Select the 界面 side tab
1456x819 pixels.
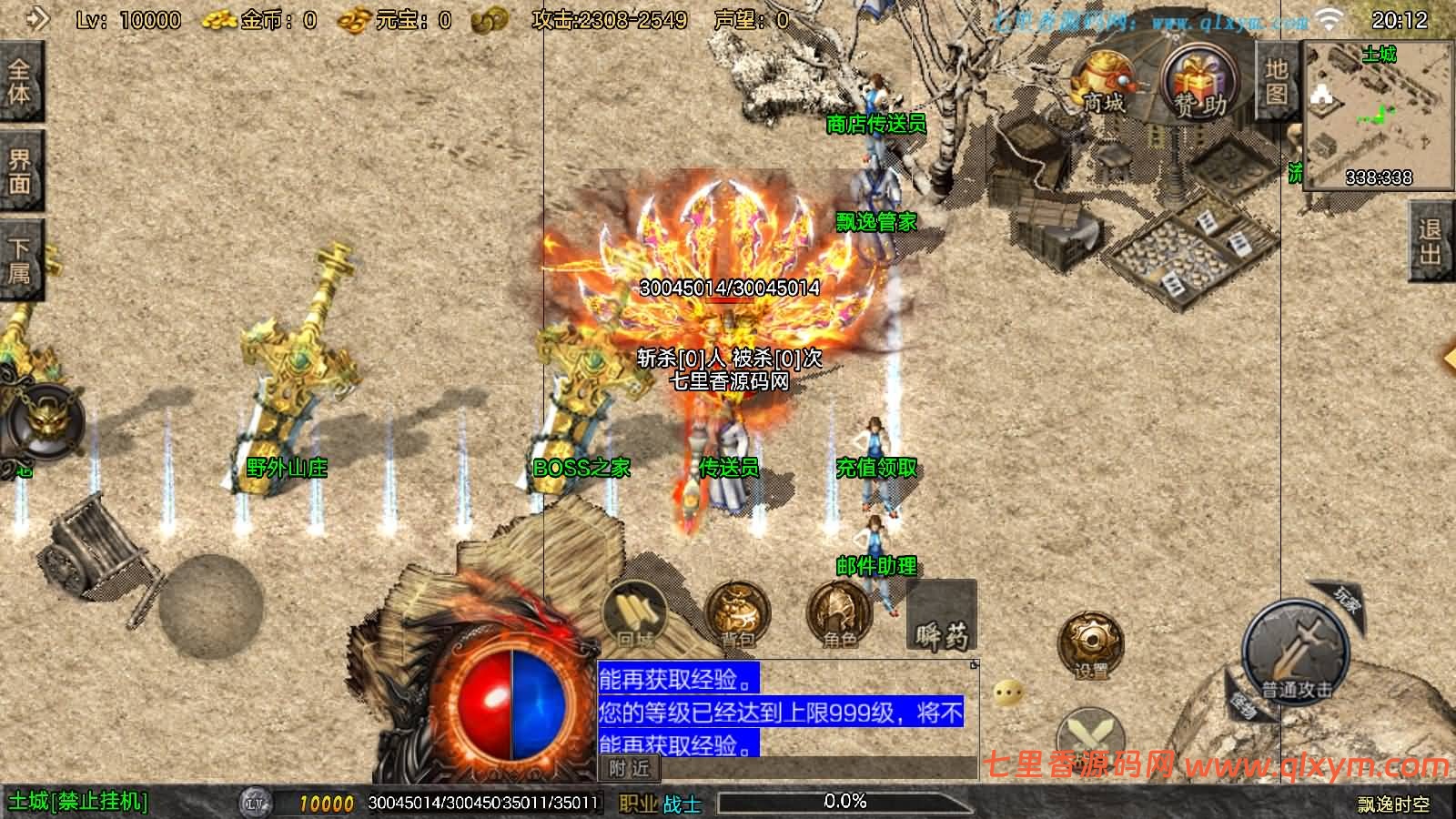[x=19, y=172]
